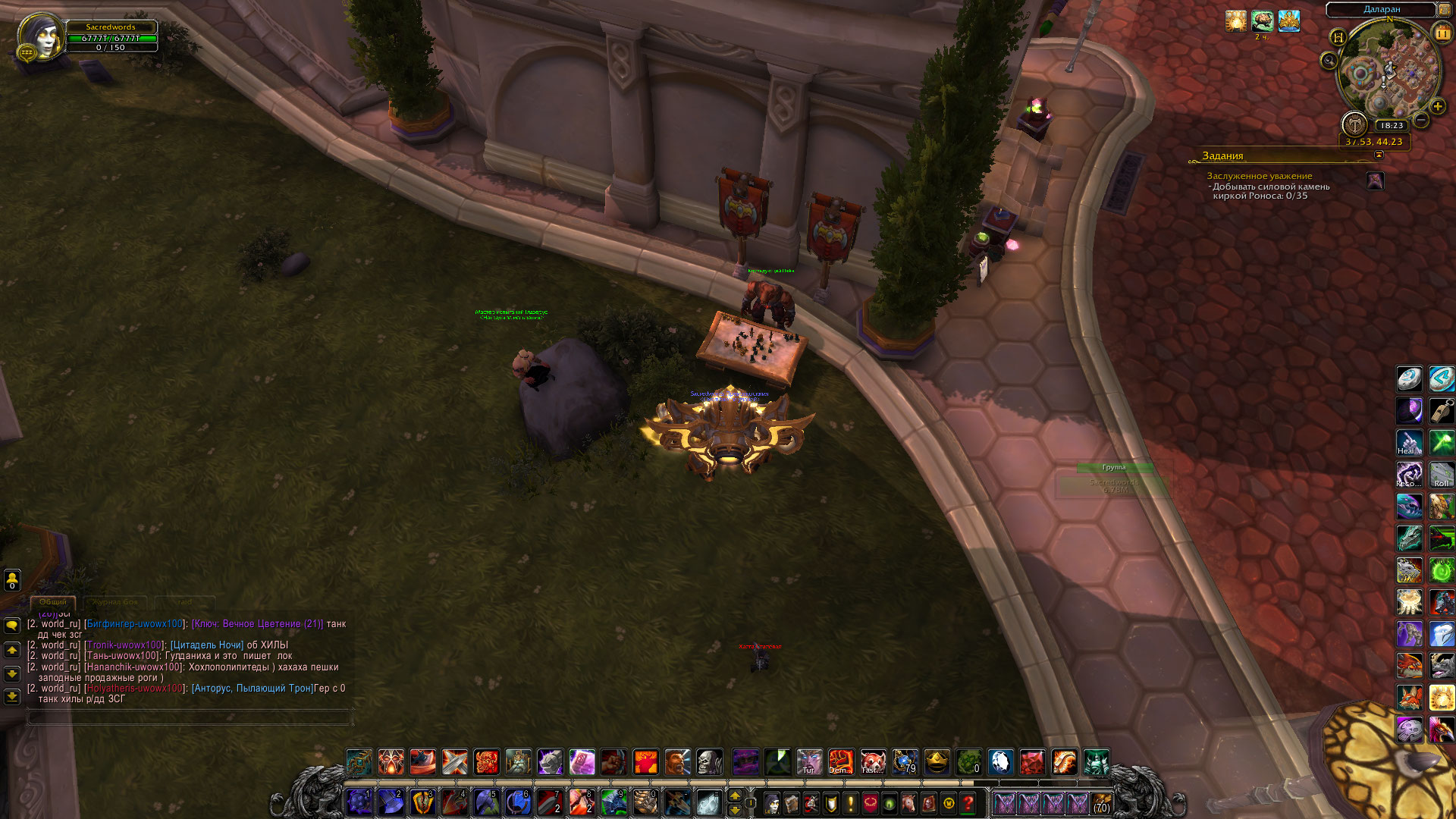Screen dimensions: 1456x819
Task: Open the backpack showing 70 free slots
Action: 1102,803
